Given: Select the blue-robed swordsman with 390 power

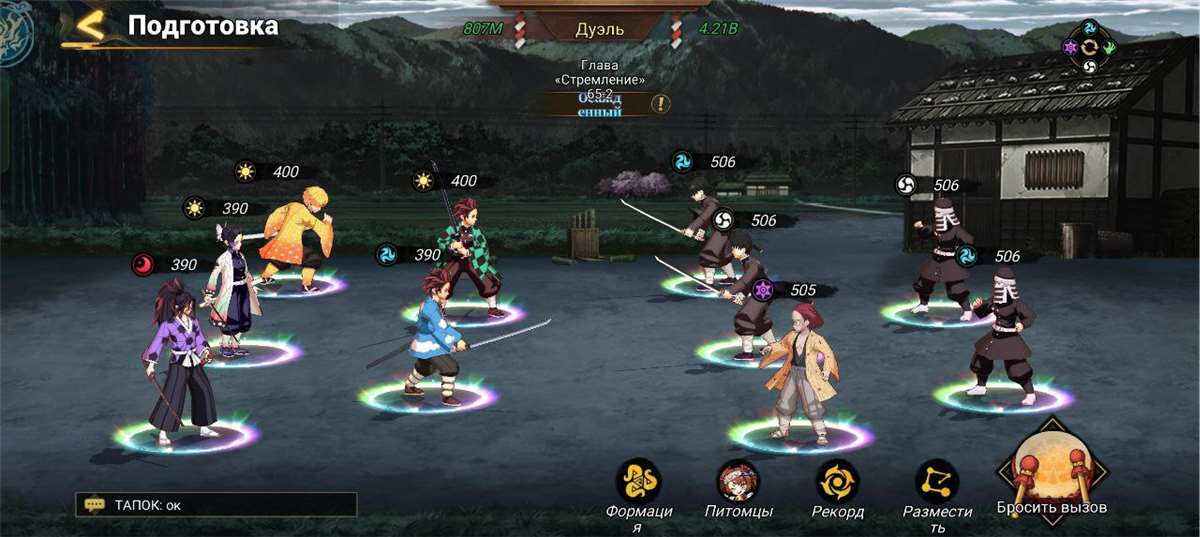Looking at the screenshot, I should [434, 335].
